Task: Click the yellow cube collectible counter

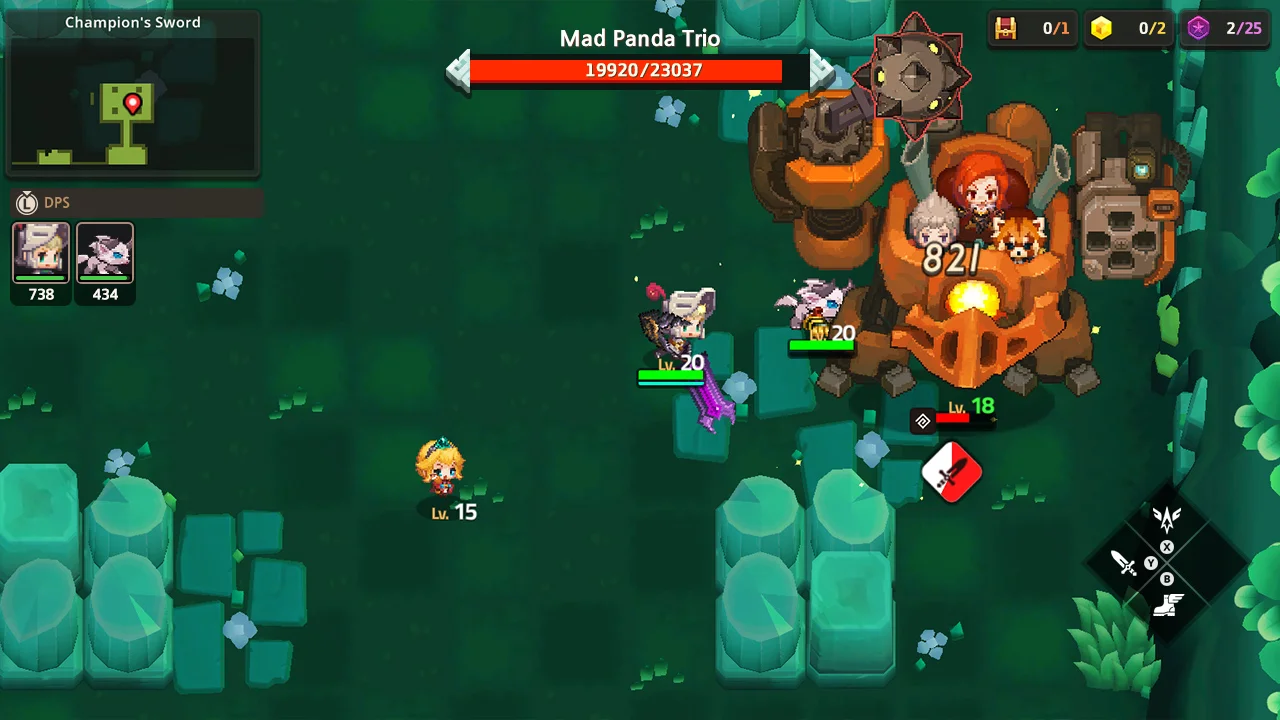Action: tap(1101, 29)
